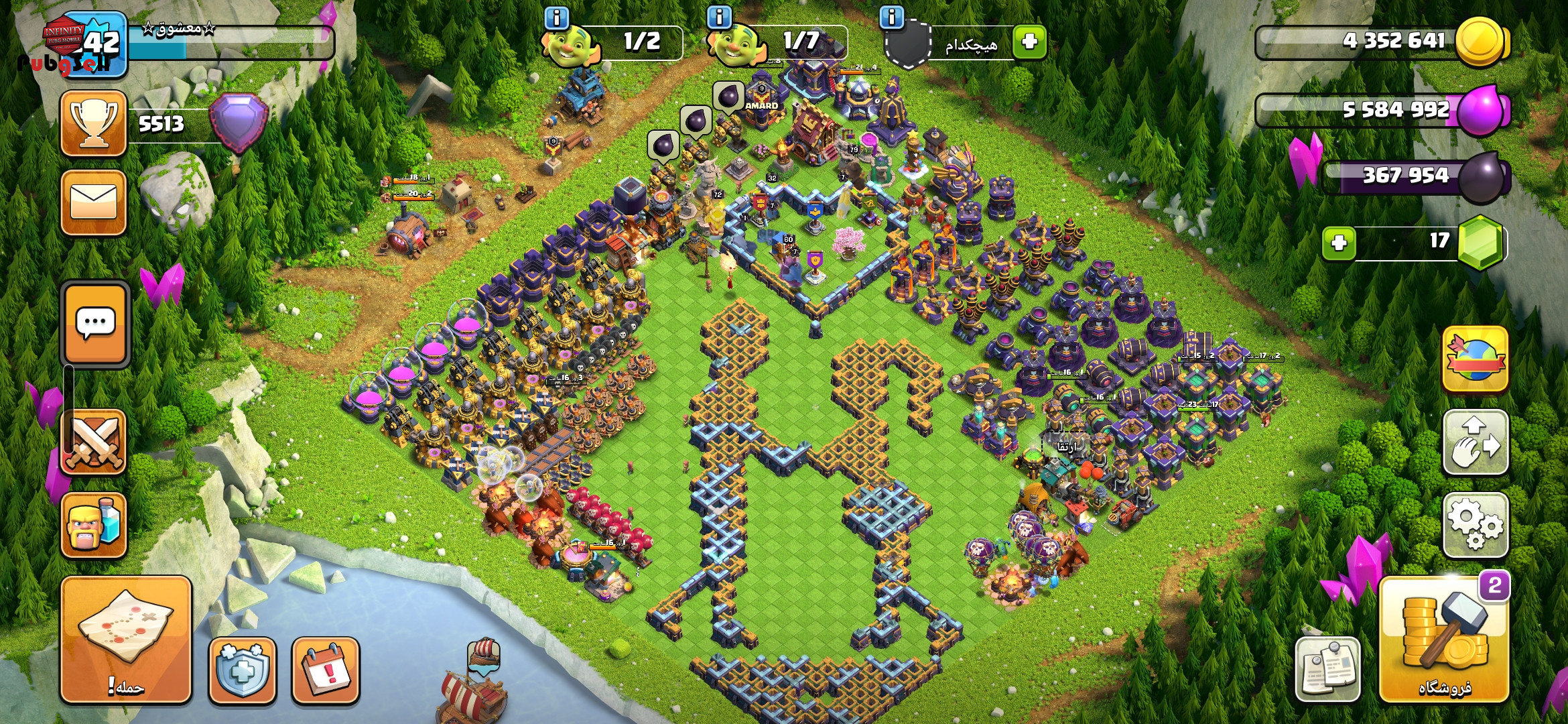Open the crossed swords battle log
1568x724 pixels.
(x=94, y=441)
